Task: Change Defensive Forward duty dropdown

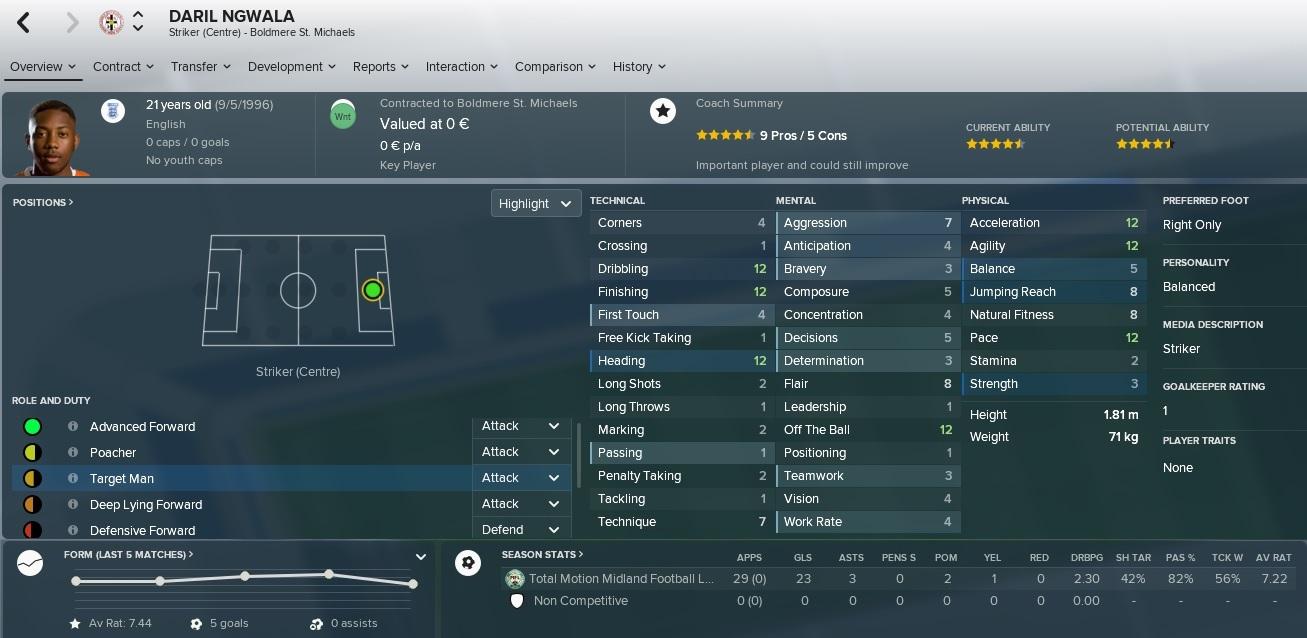Action: pos(520,530)
